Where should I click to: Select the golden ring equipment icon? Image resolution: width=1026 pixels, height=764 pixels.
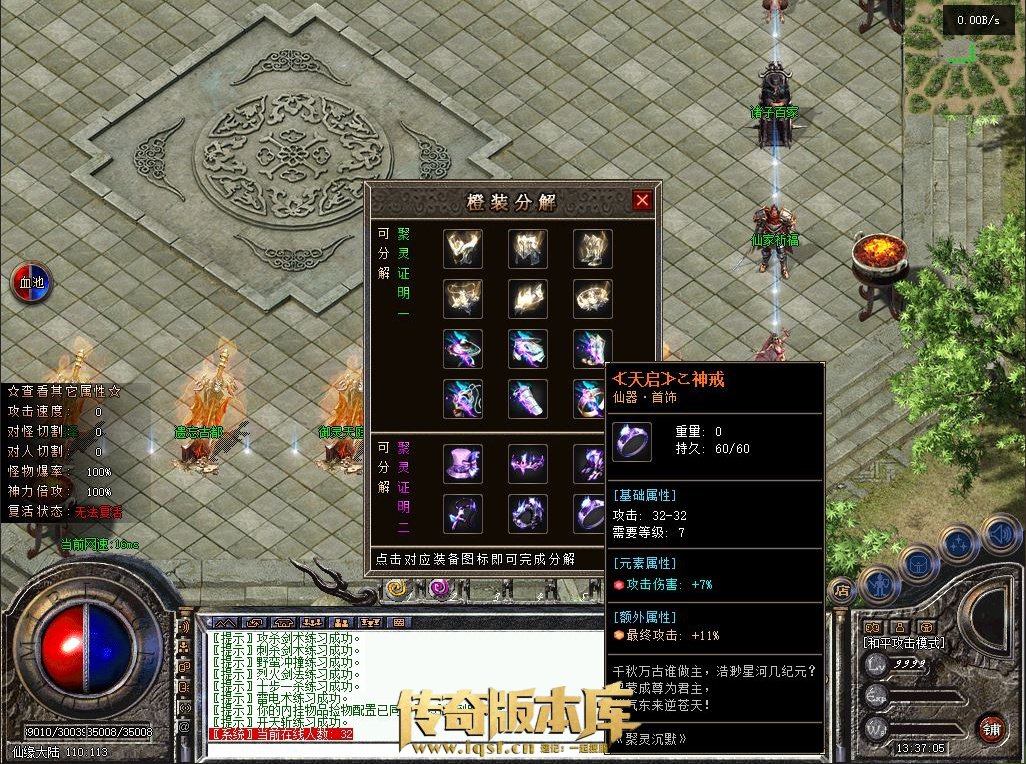(x=591, y=297)
